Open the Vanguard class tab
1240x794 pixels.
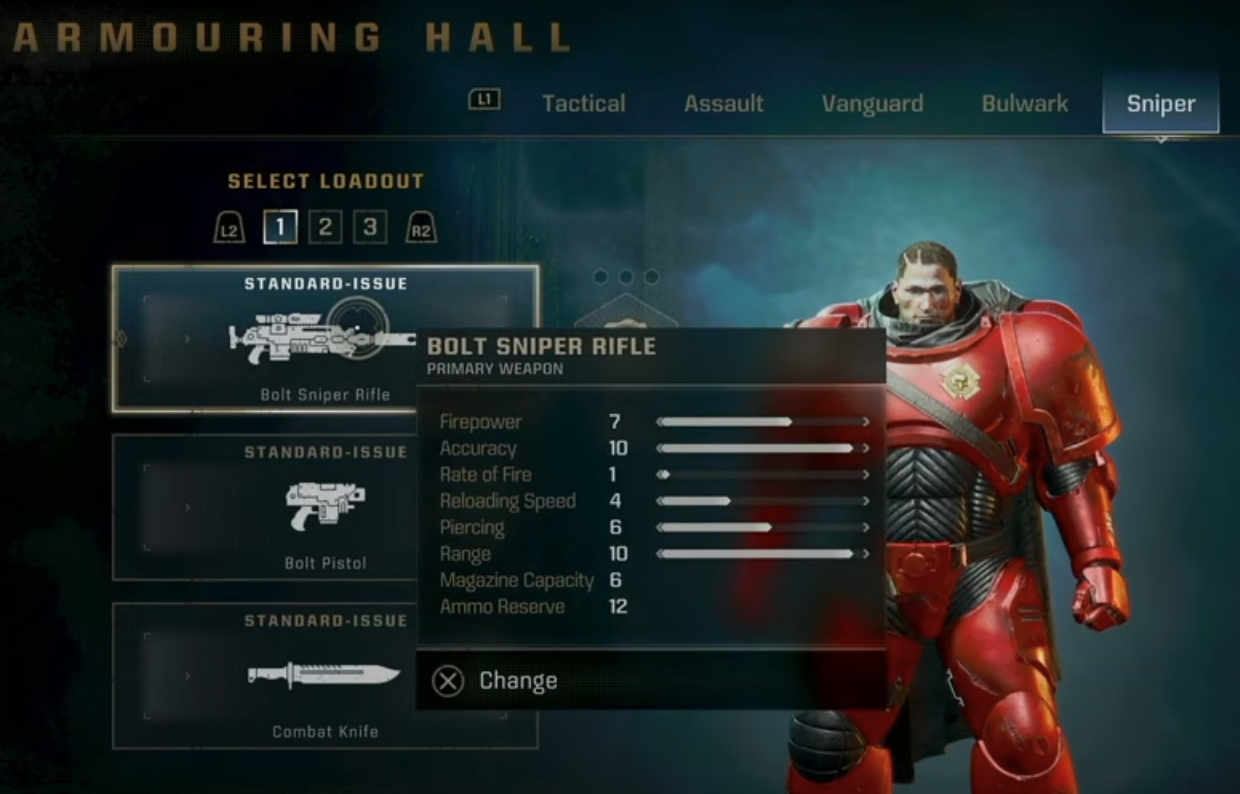click(x=872, y=104)
